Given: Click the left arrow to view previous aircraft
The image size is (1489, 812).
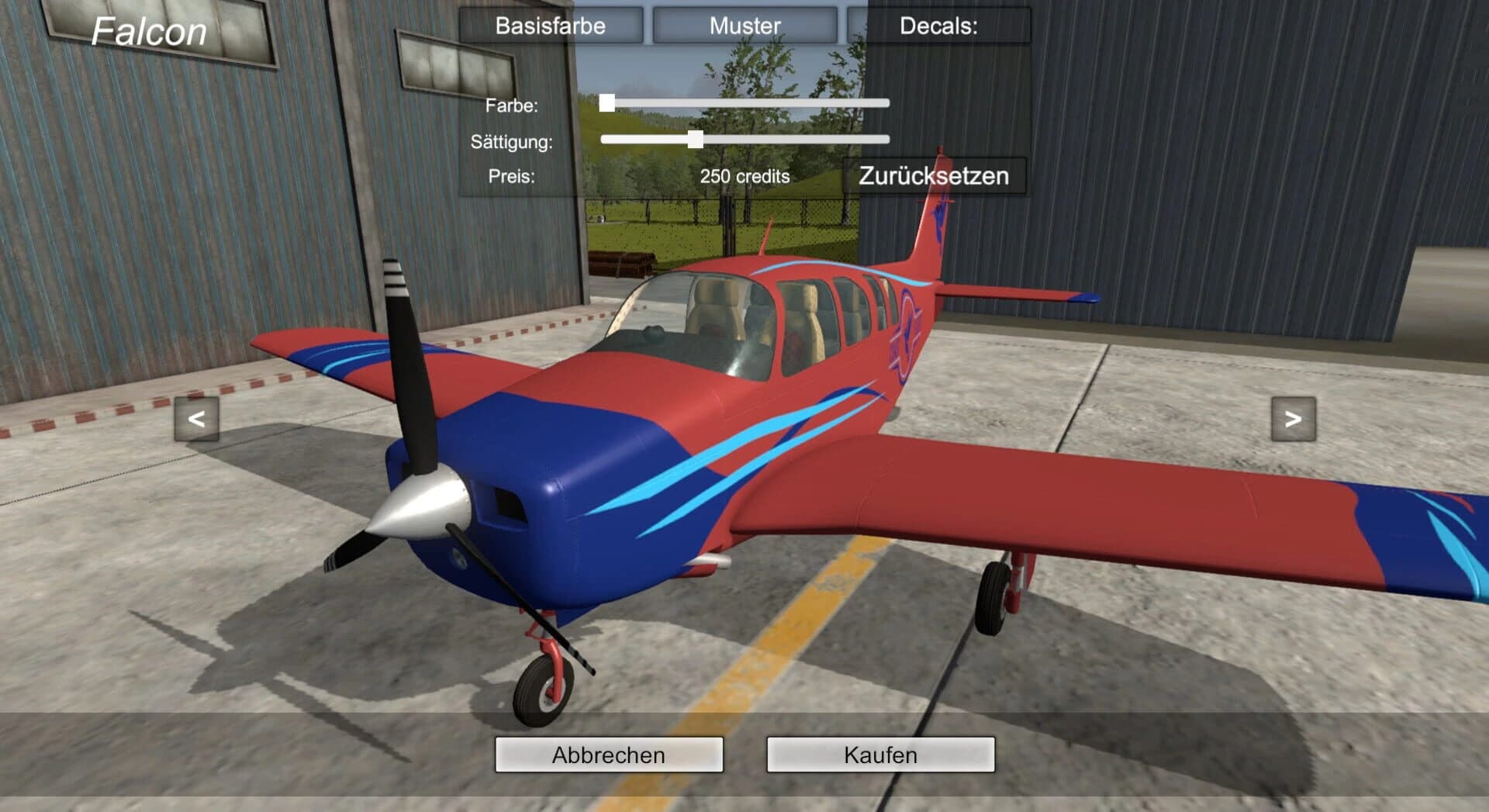Looking at the screenshot, I should click(196, 420).
